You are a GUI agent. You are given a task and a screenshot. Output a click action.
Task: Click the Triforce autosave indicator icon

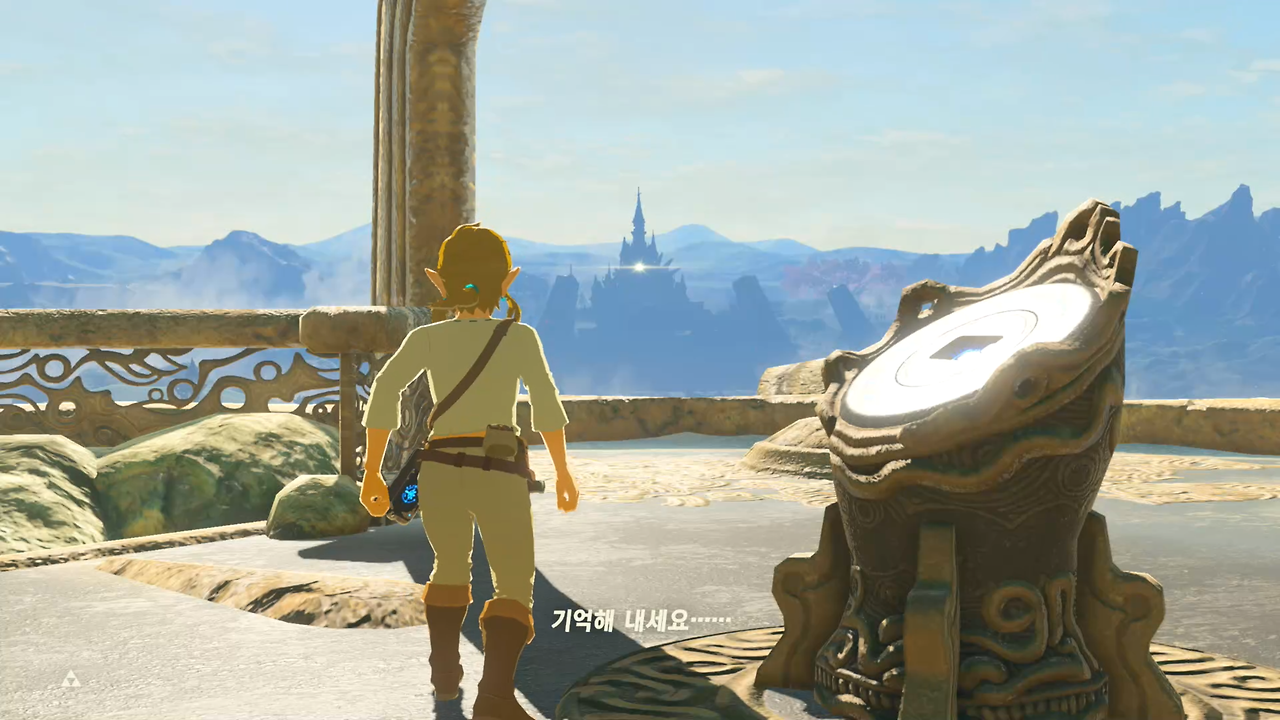tap(70, 679)
